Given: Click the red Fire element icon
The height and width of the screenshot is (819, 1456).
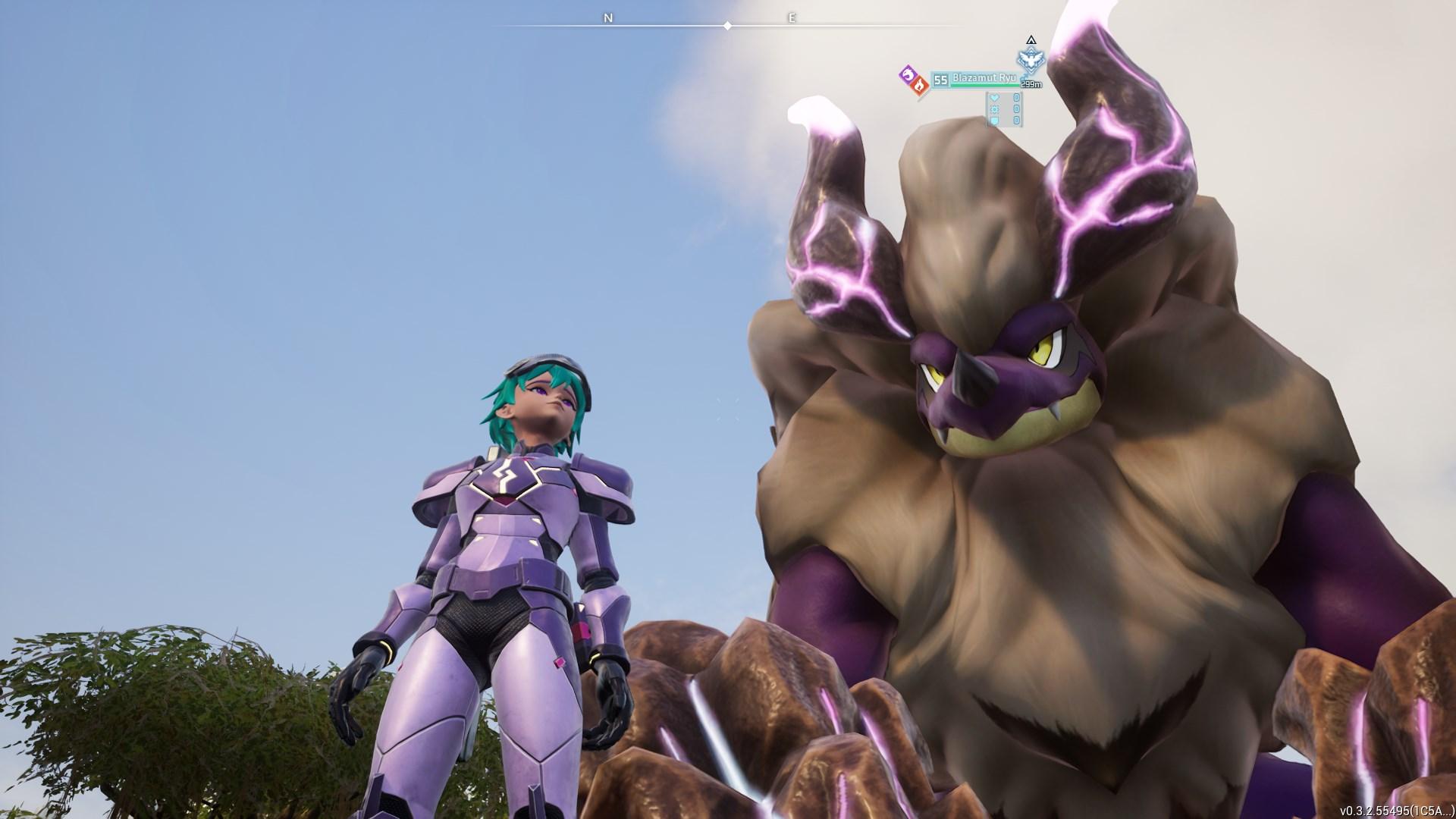Looking at the screenshot, I should coord(919,86).
